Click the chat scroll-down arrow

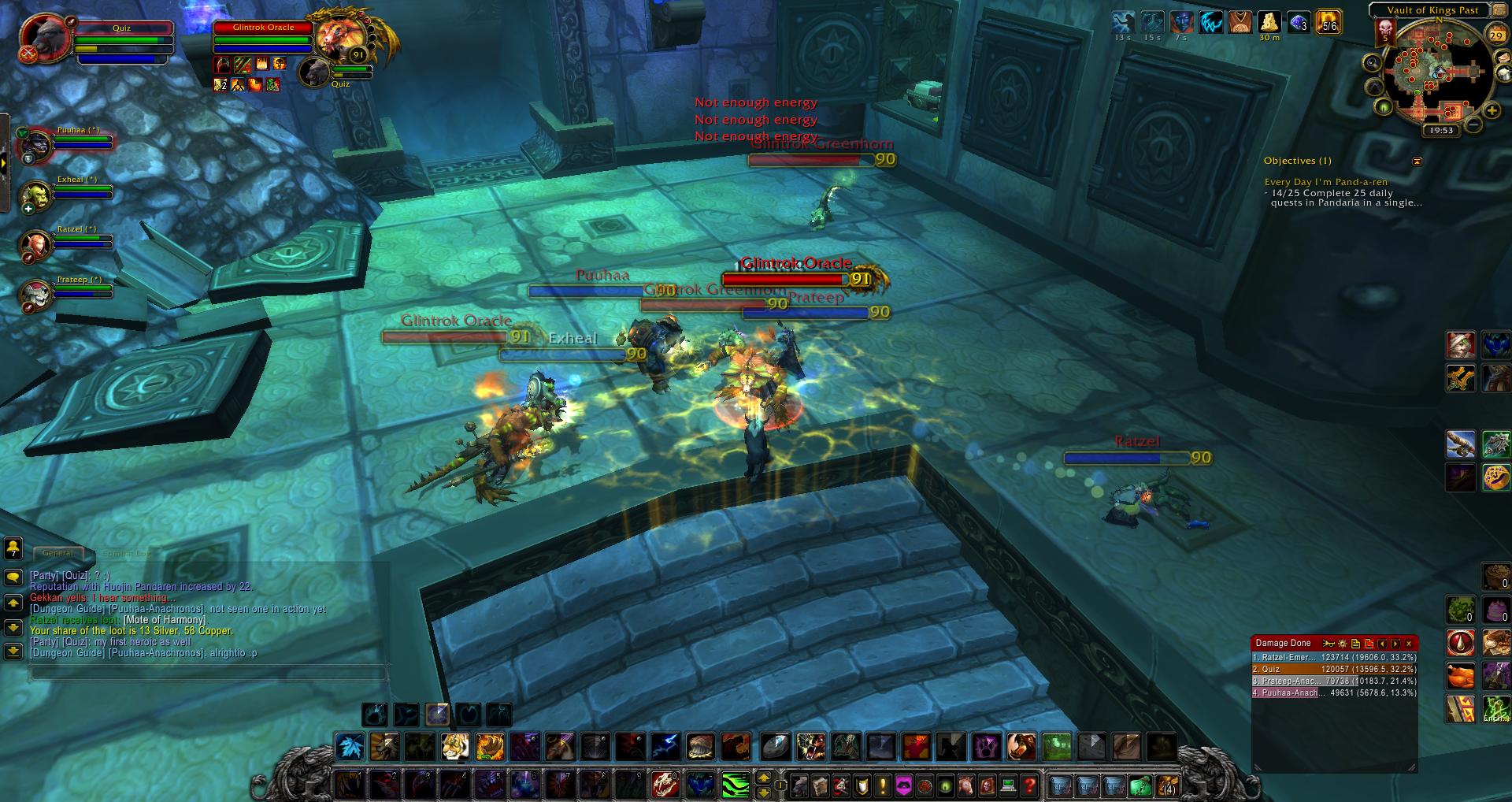[x=12, y=626]
